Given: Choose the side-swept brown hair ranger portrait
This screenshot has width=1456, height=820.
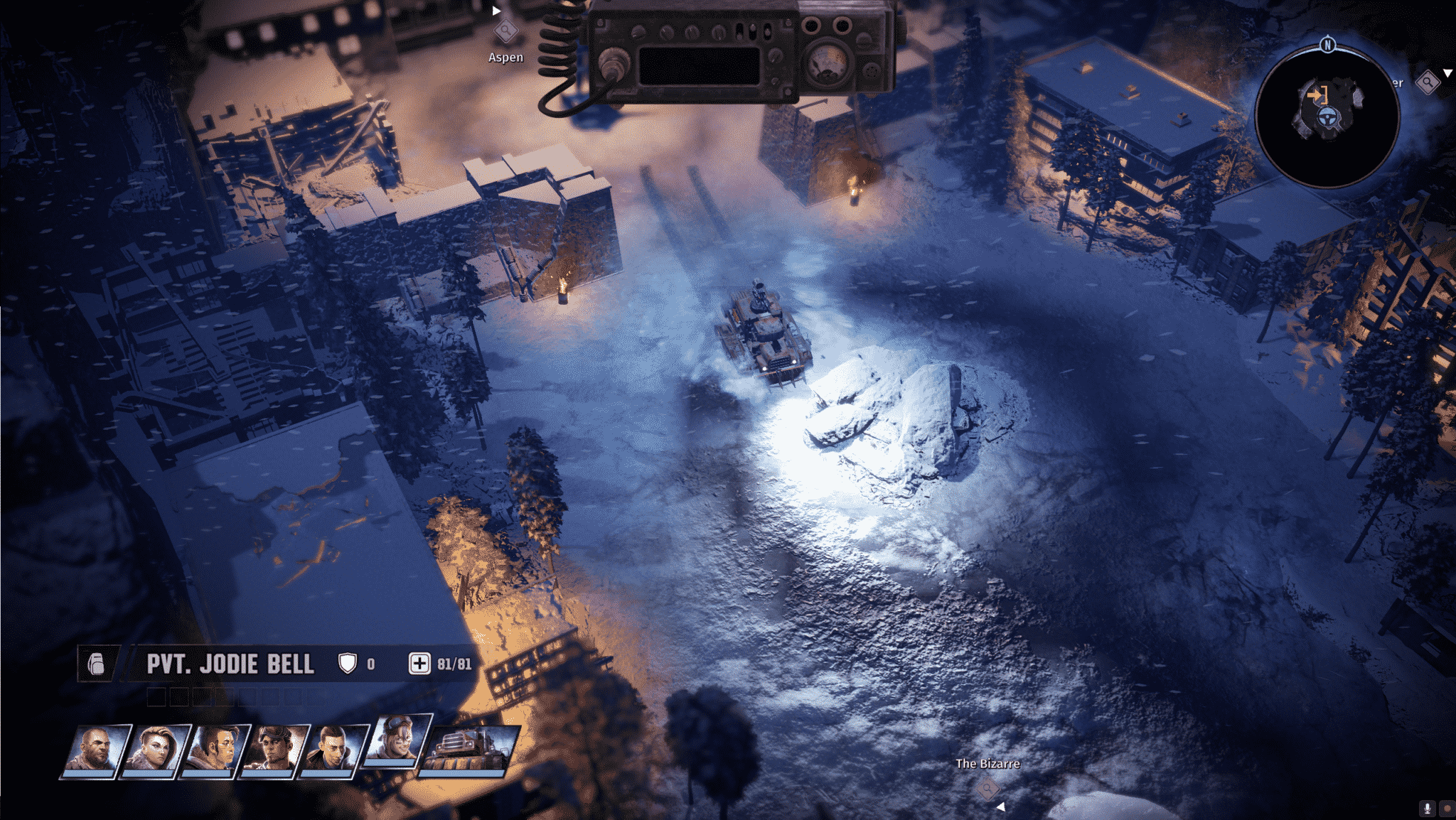Looking at the screenshot, I should (214, 751).
